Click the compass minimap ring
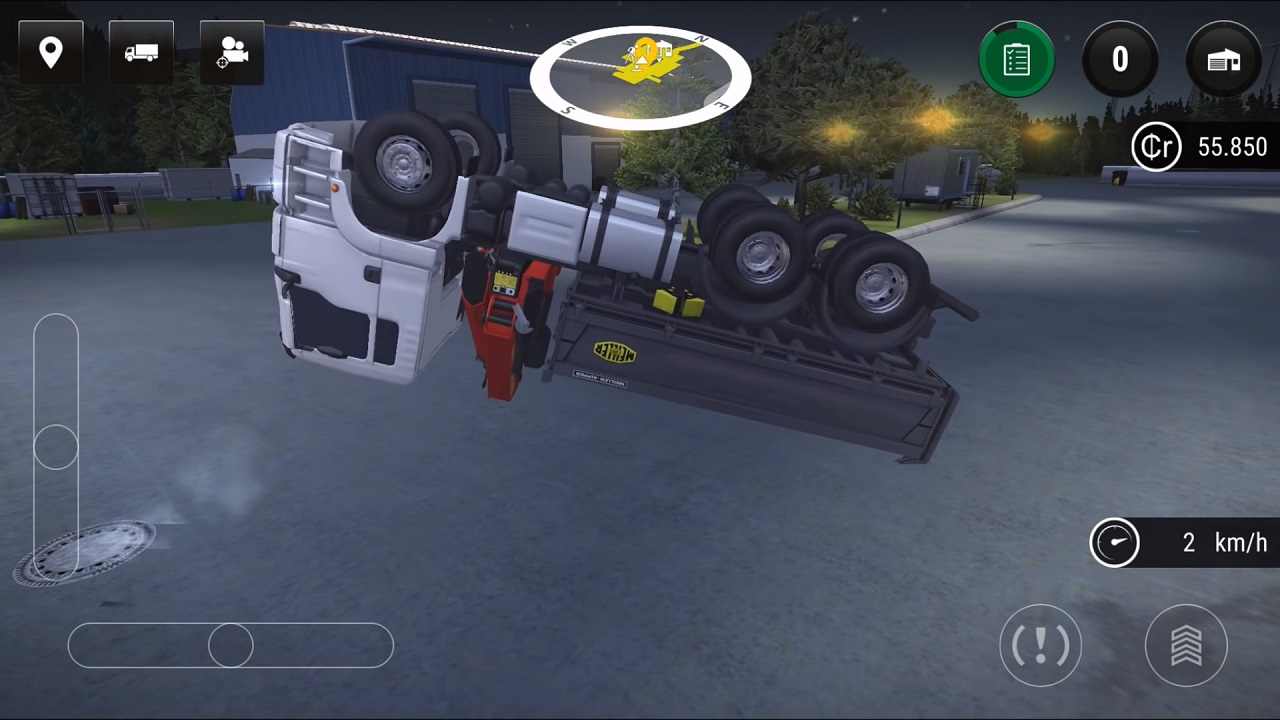Viewport: 1280px width, 720px height. click(640, 77)
